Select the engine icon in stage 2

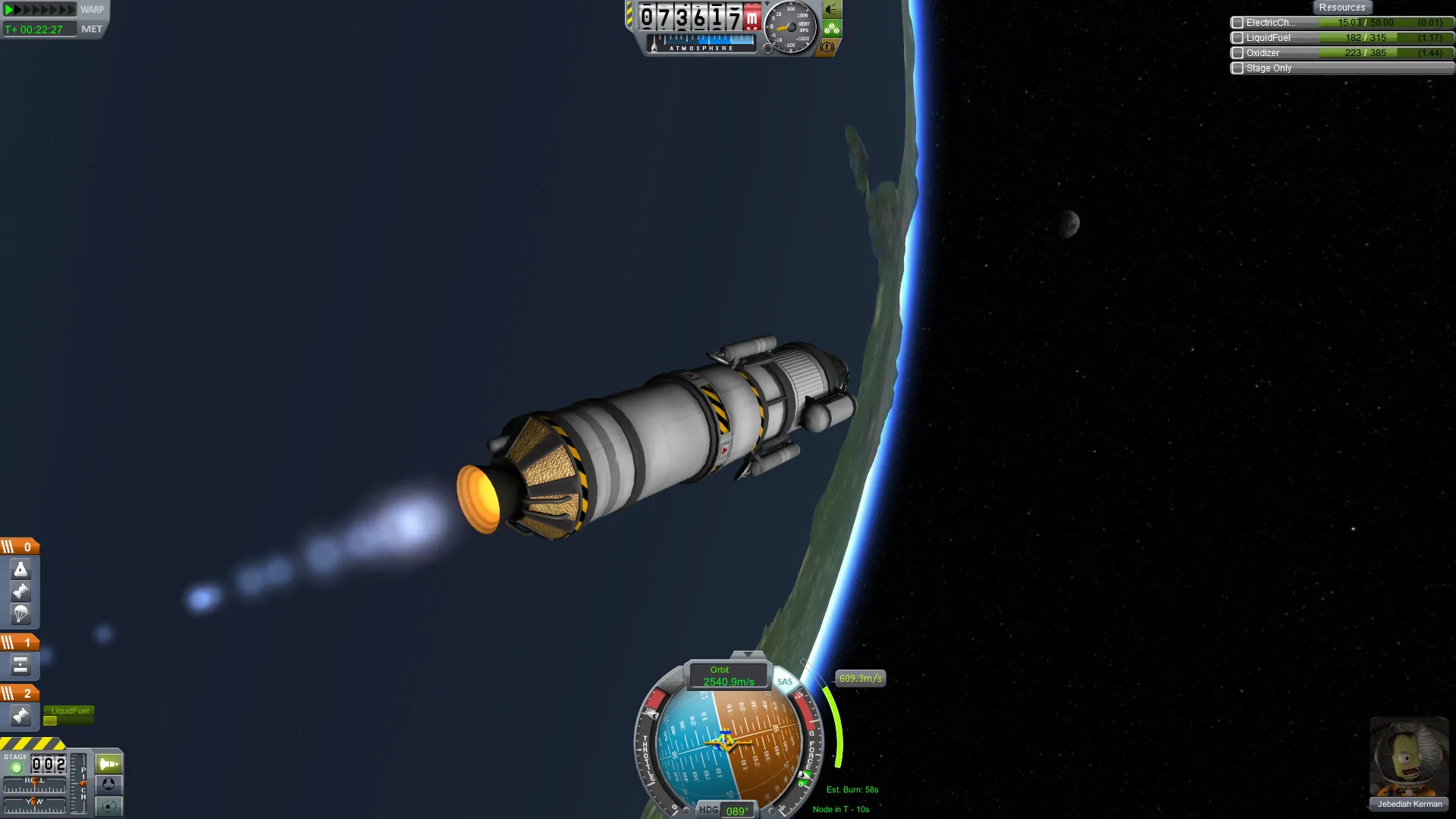point(20,716)
